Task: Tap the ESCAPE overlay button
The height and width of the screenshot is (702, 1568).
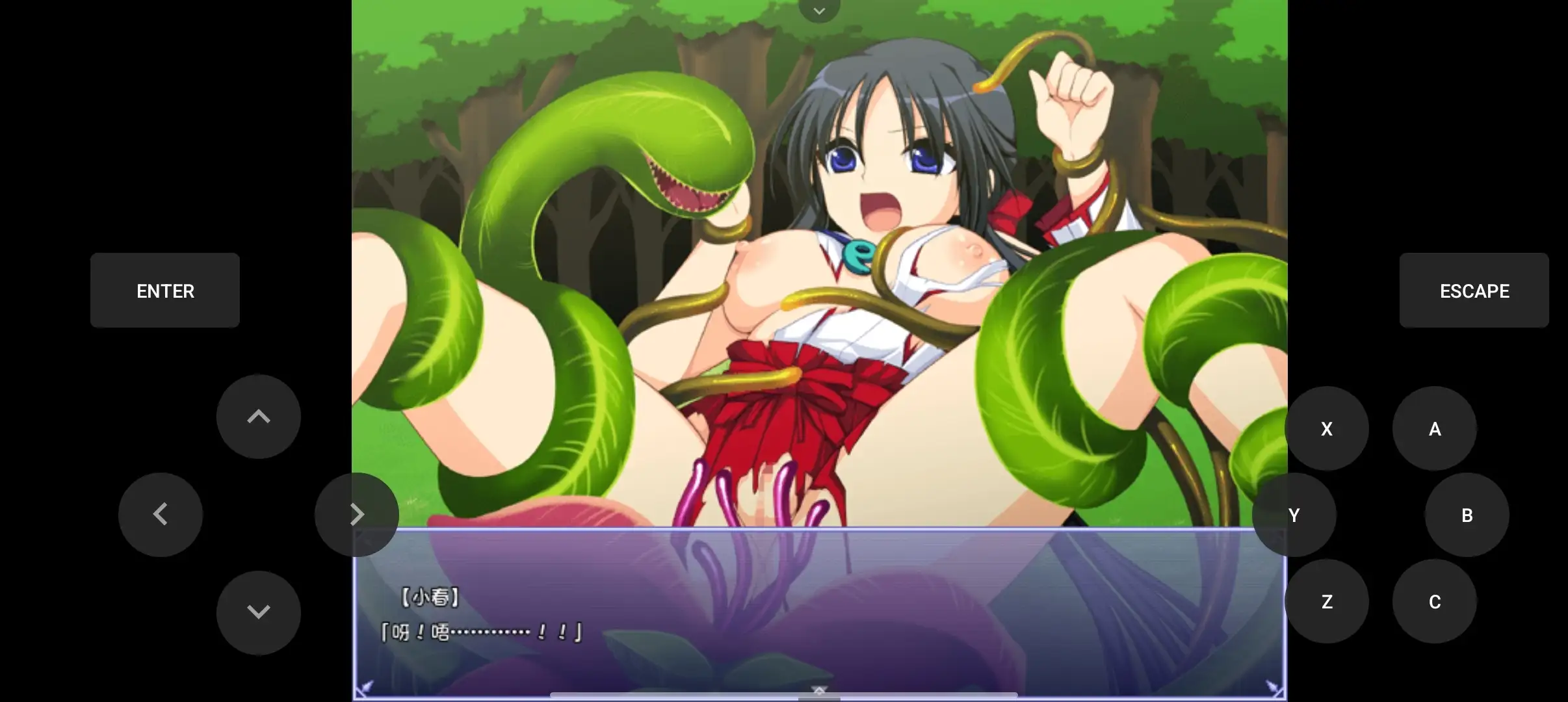Action: point(1474,291)
